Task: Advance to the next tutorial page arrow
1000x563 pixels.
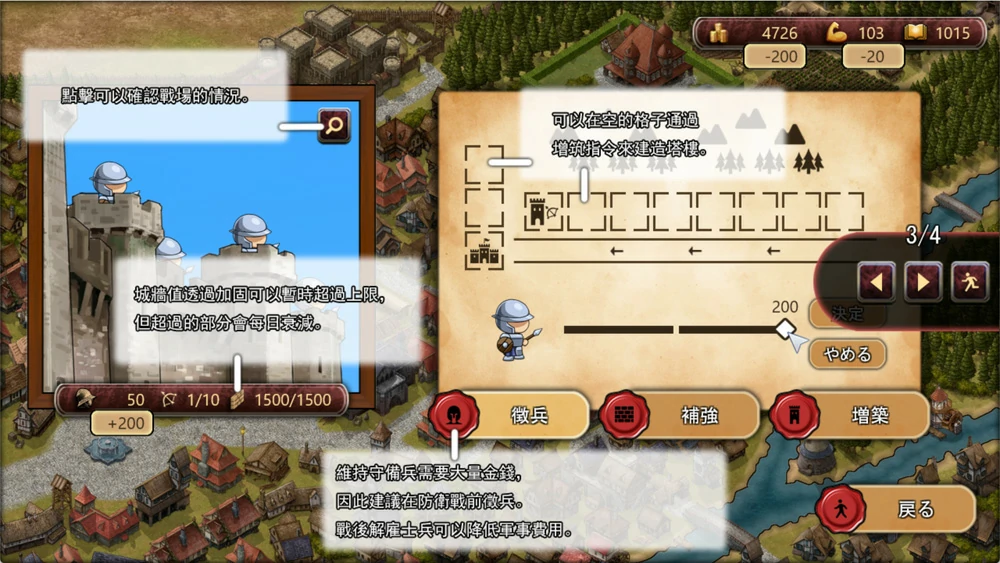Action: tap(922, 282)
